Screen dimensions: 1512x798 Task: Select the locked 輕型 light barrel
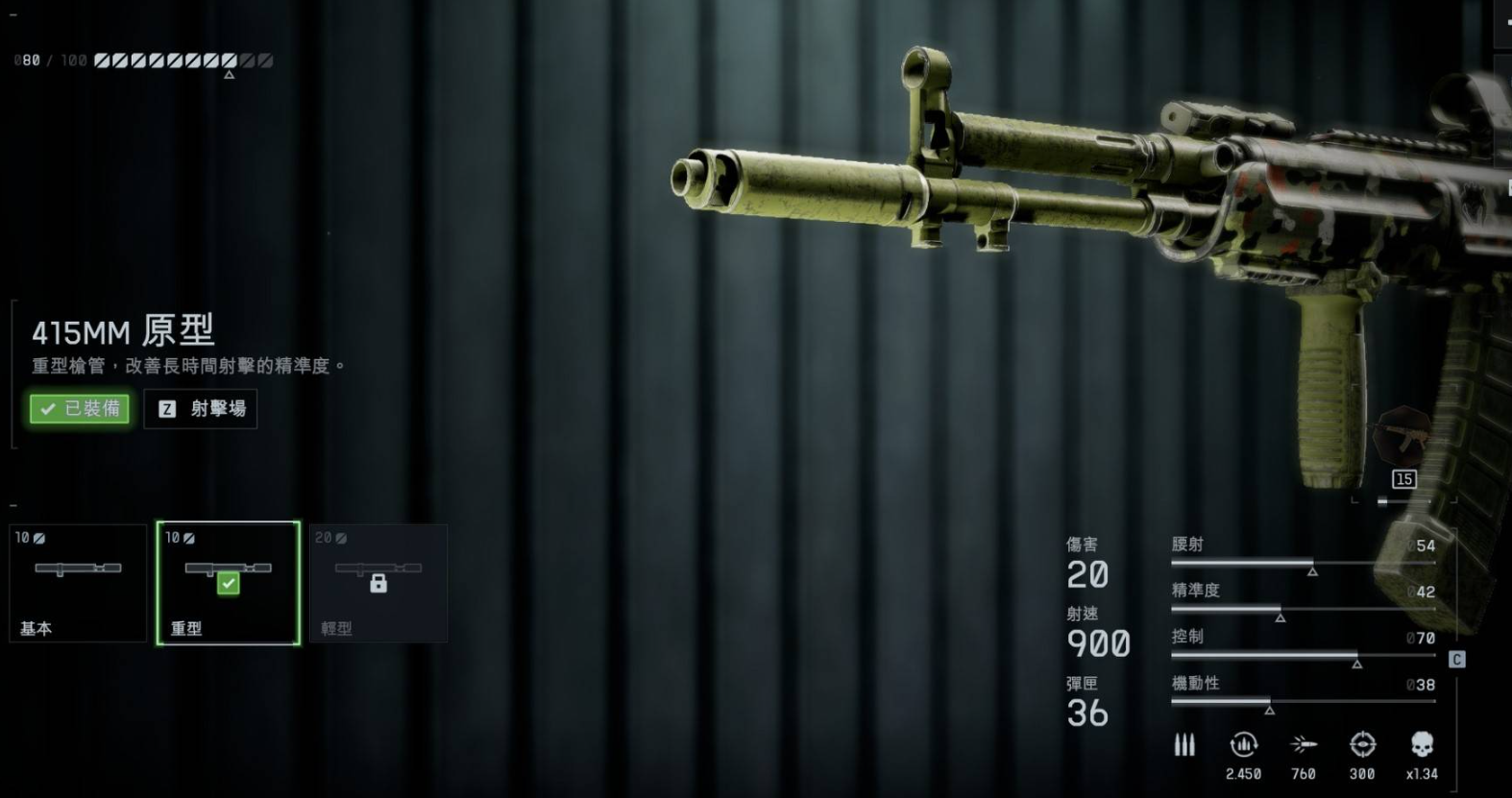(378, 583)
